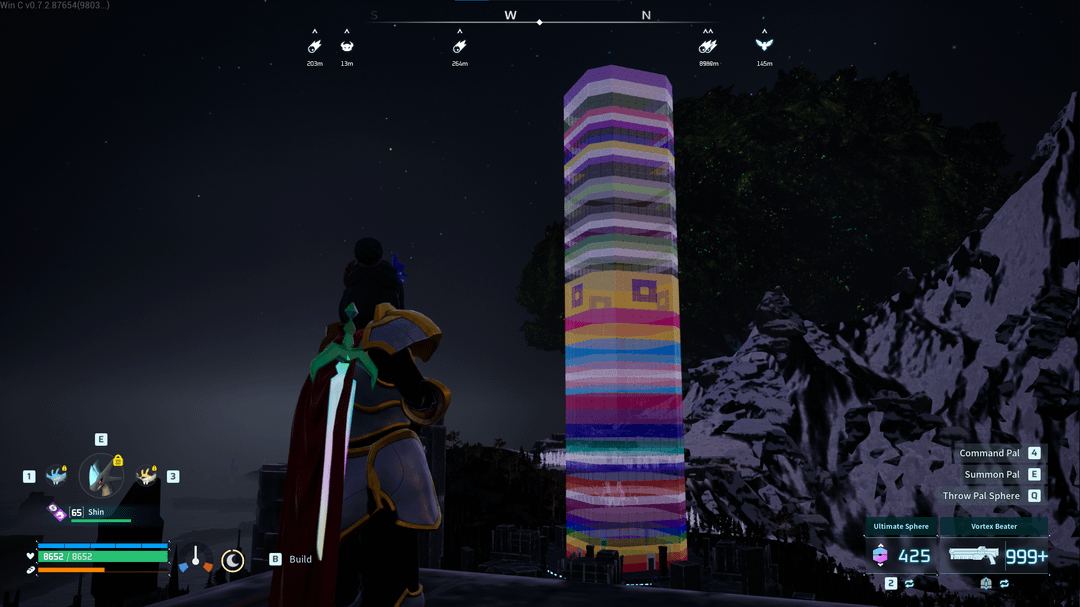Screen dimensions: 1080x607
Task: Click the crescent moon time-of-day icon
Action: 232,560
